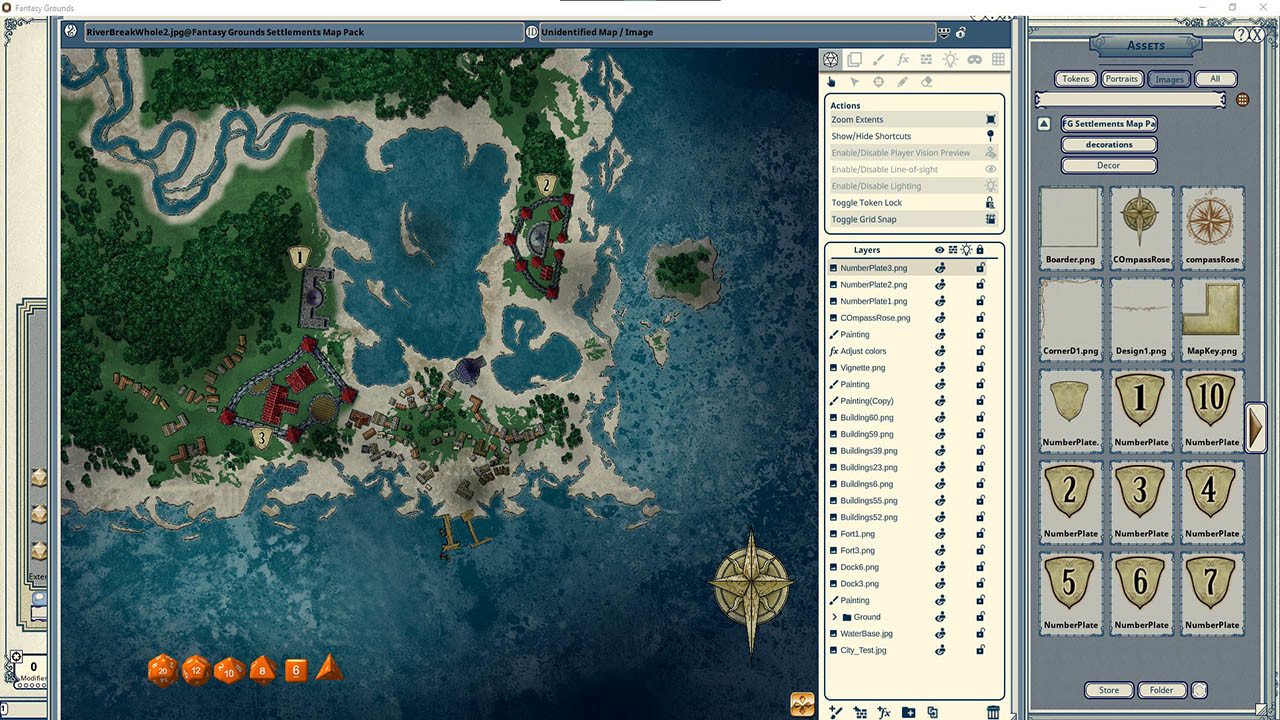
Task: Toggle all layer visibility with the eye in Layers header
Action: tap(938, 250)
